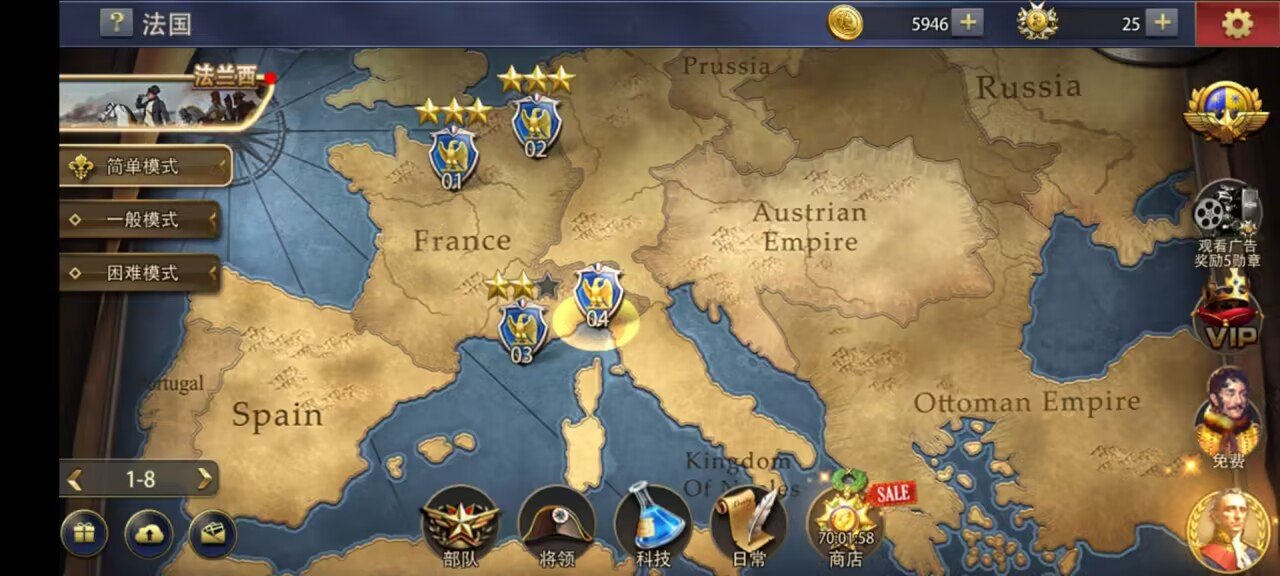Viewport: 1280px width, 576px height.
Task: Switch to 一般模式 normal difficulty
Action: pos(140,220)
